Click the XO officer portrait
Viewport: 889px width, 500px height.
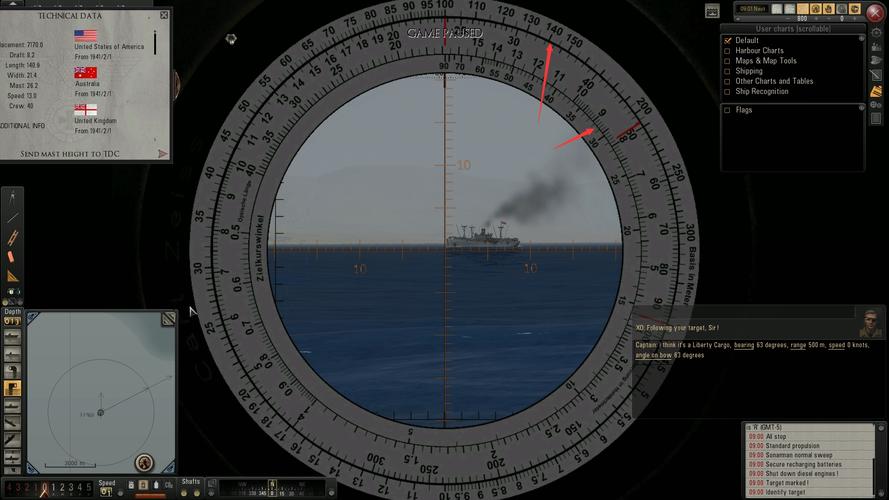871,324
